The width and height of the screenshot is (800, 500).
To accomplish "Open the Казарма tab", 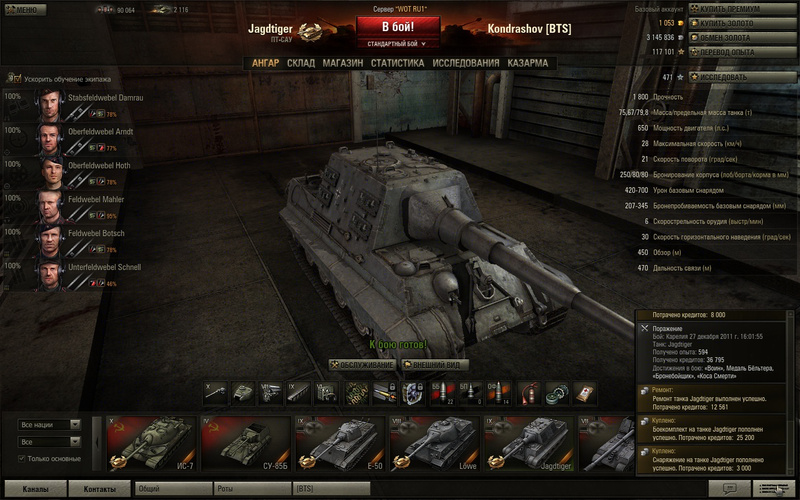I will pyautogui.click(x=527, y=63).
